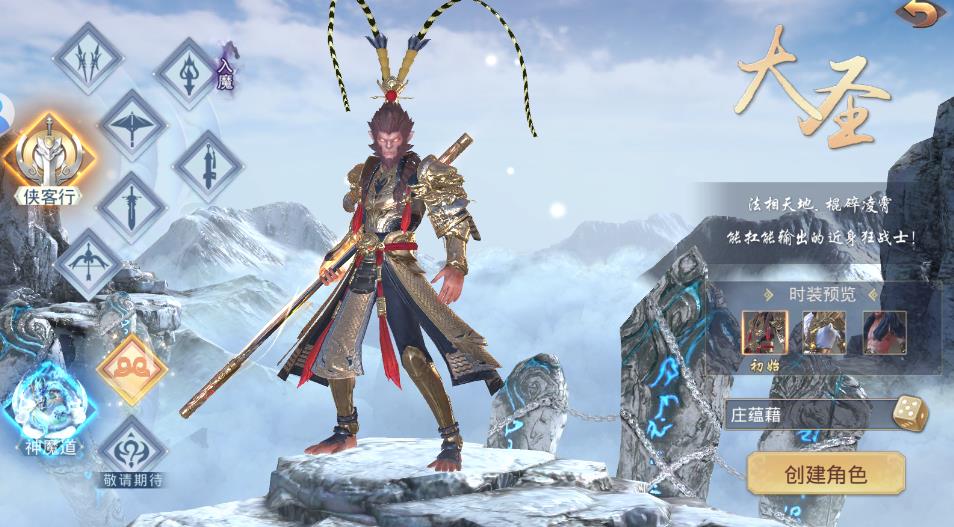The width and height of the screenshot is (954, 527).
Task: Roll a random name with the dice
Action: [909, 413]
